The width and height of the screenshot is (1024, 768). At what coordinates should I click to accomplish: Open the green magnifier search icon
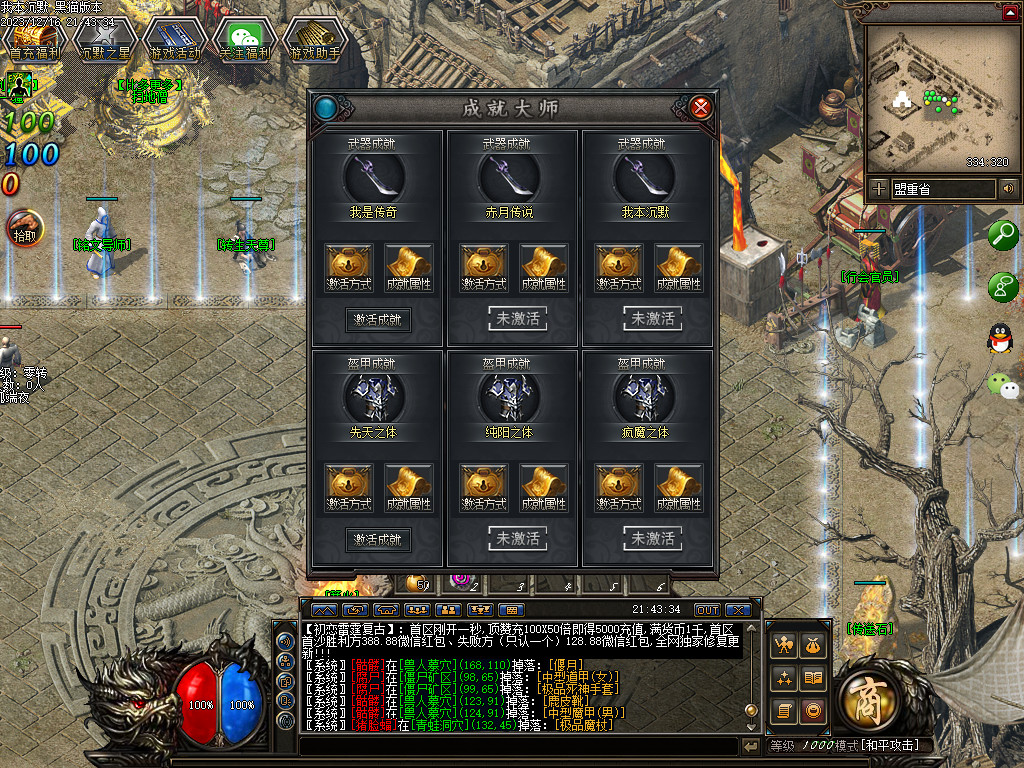1002,235
